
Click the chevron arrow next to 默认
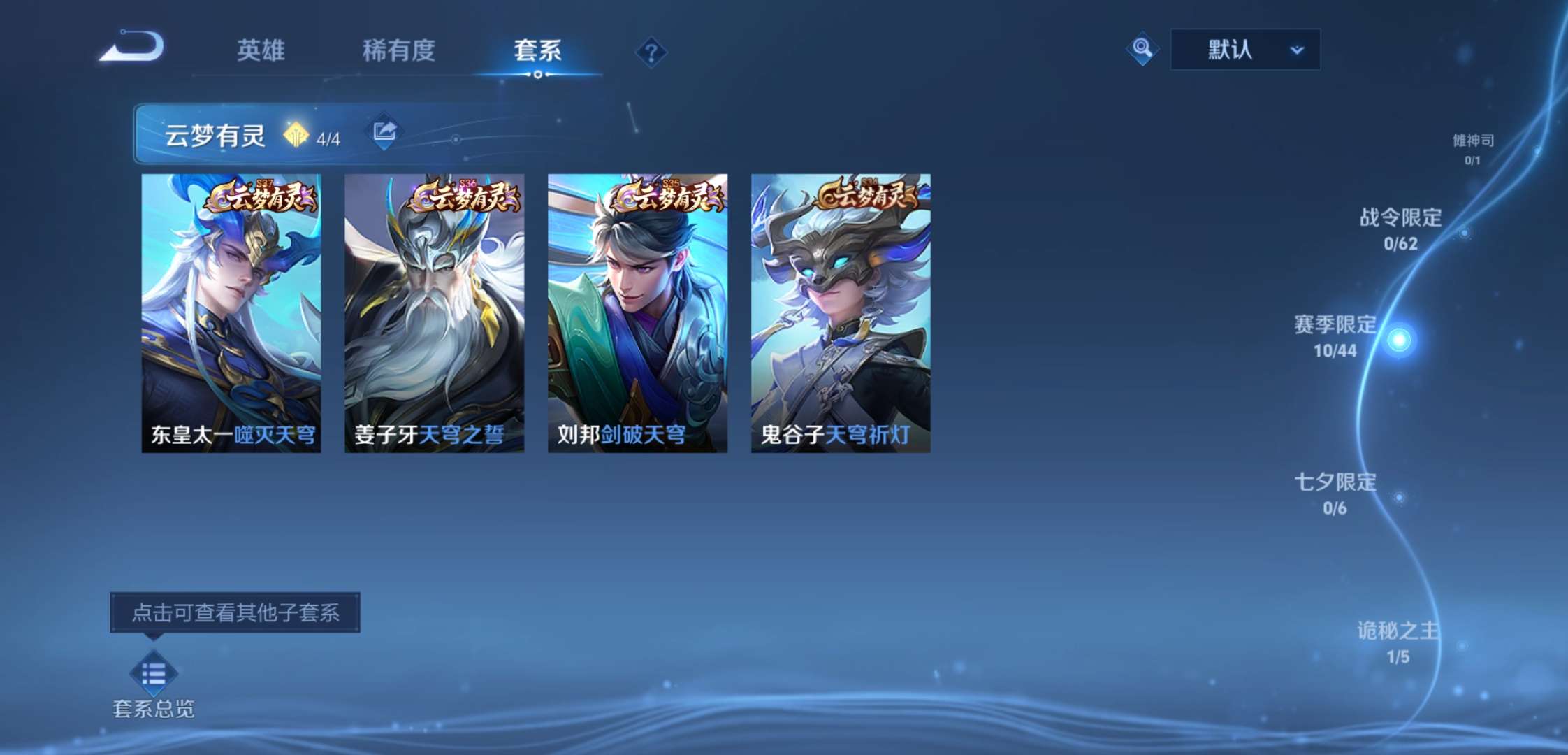[x=1298, y=50]
